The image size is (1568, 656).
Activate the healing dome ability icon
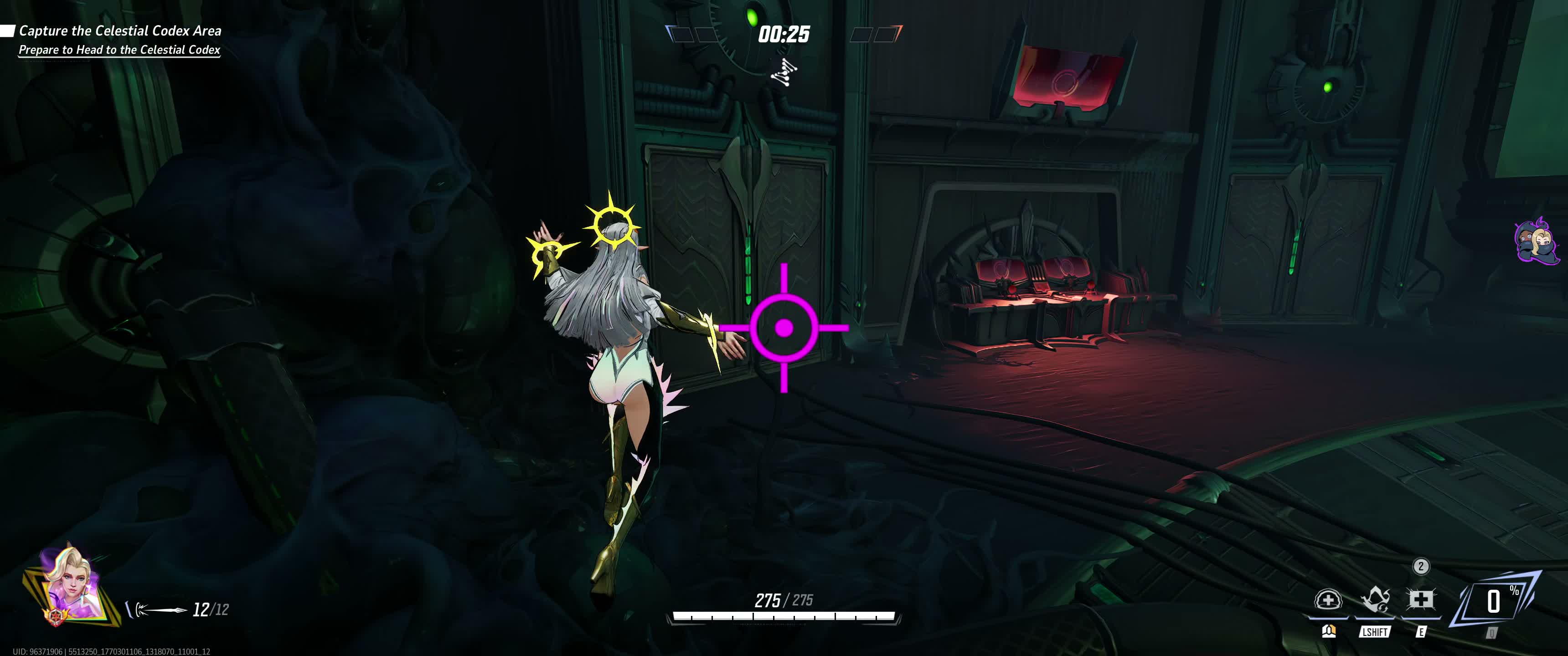[1328, 601]
